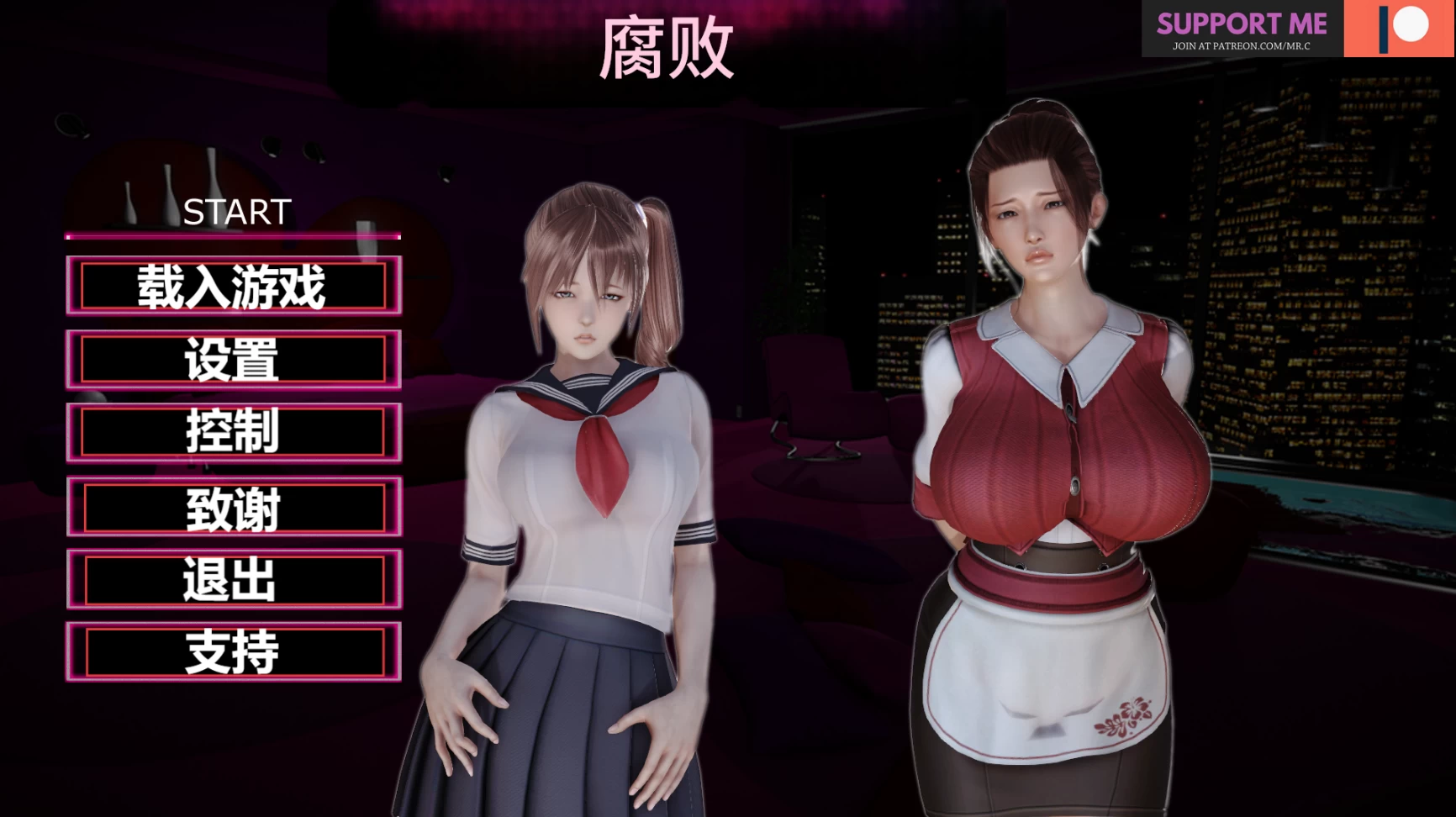The image size is (1456, 817).
Task: Click the game title 腐败
Action: [668, 46]
